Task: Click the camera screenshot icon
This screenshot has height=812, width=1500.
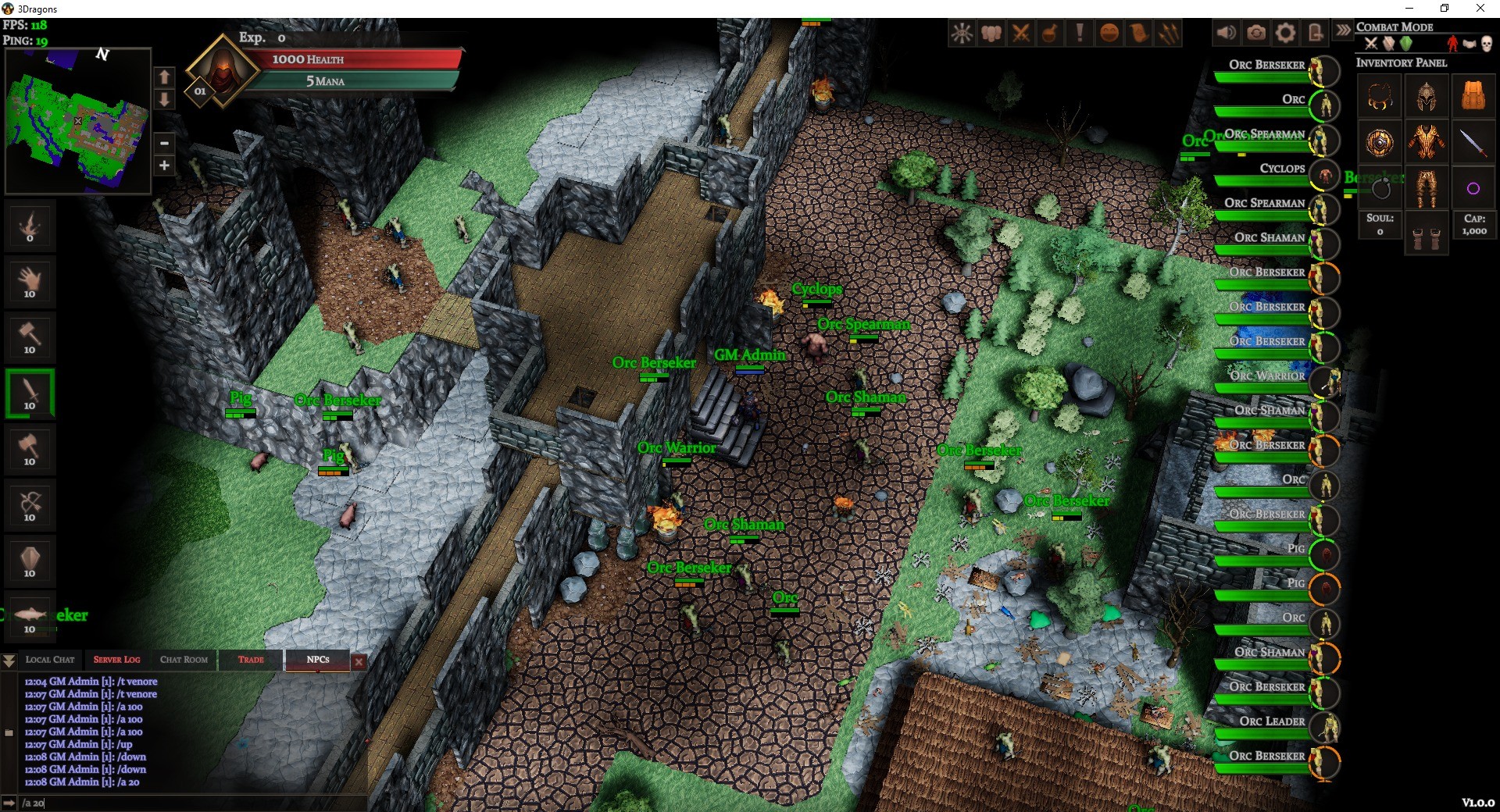Action: (x=1255, y=33)
